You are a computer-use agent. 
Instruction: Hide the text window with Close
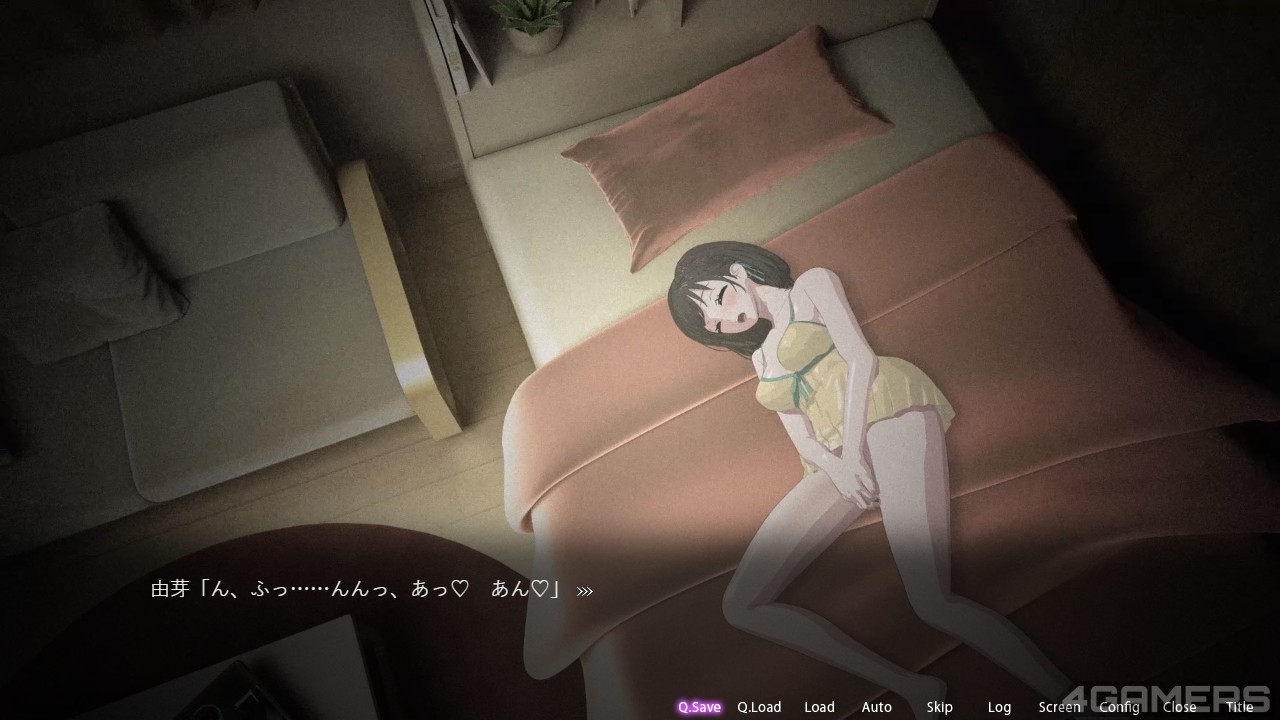1179,707
